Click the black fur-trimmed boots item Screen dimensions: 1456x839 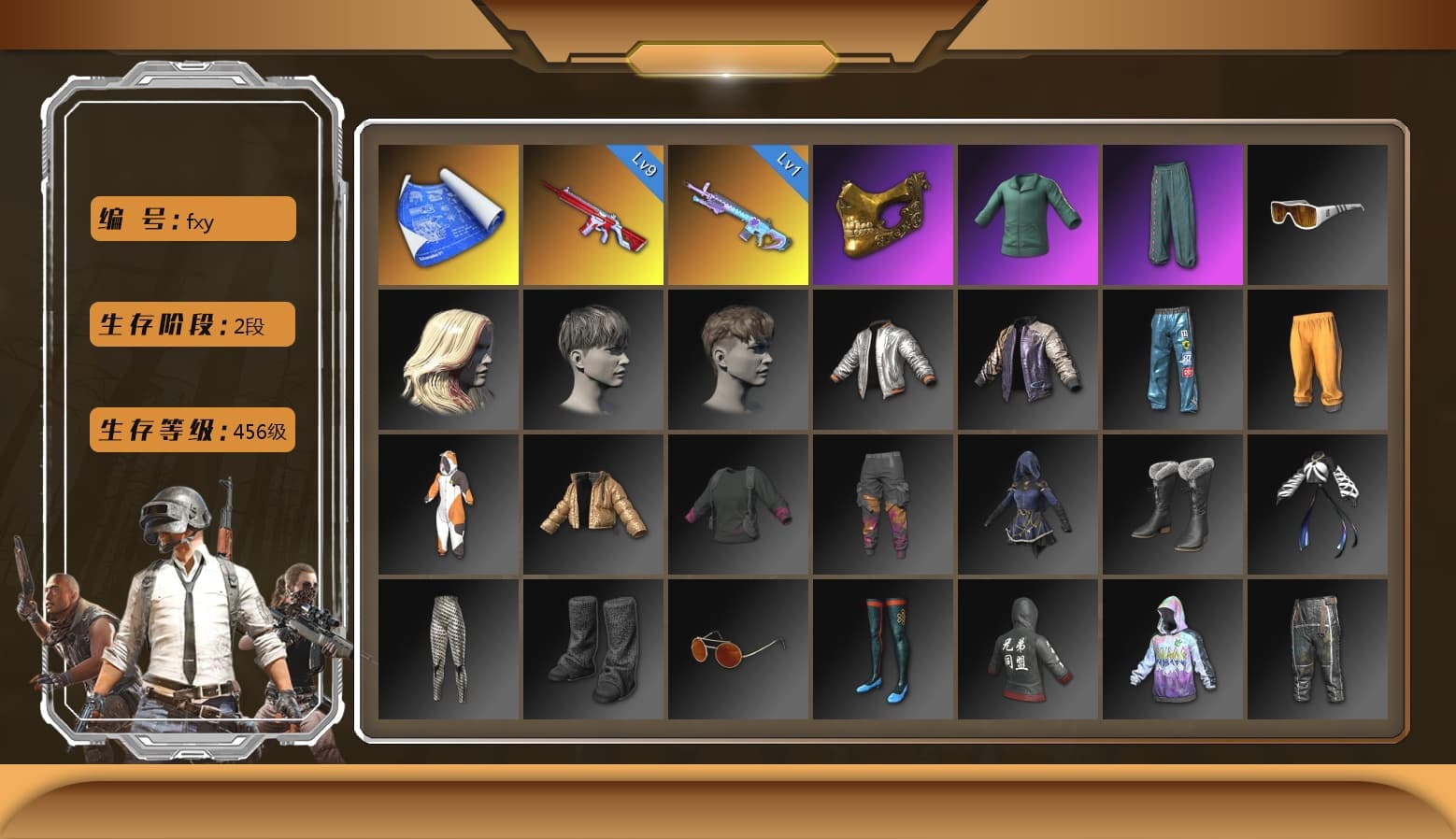tap(1173, 505)
